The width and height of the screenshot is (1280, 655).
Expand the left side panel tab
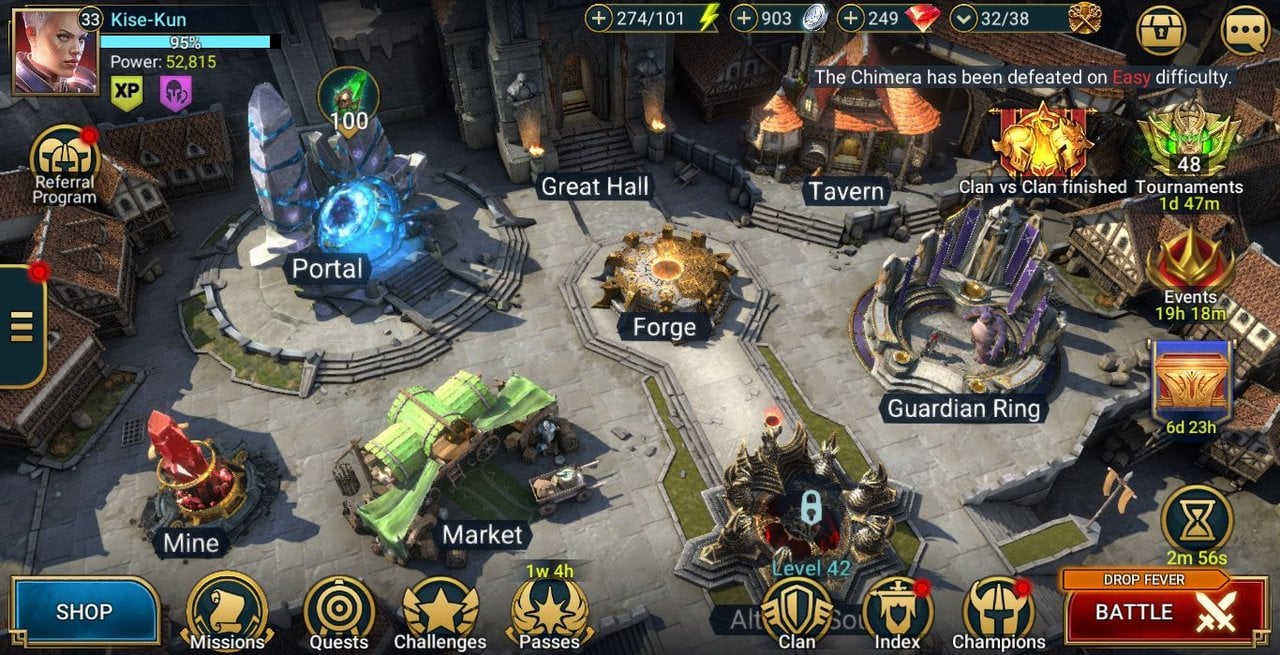click(x=21, y=326)
